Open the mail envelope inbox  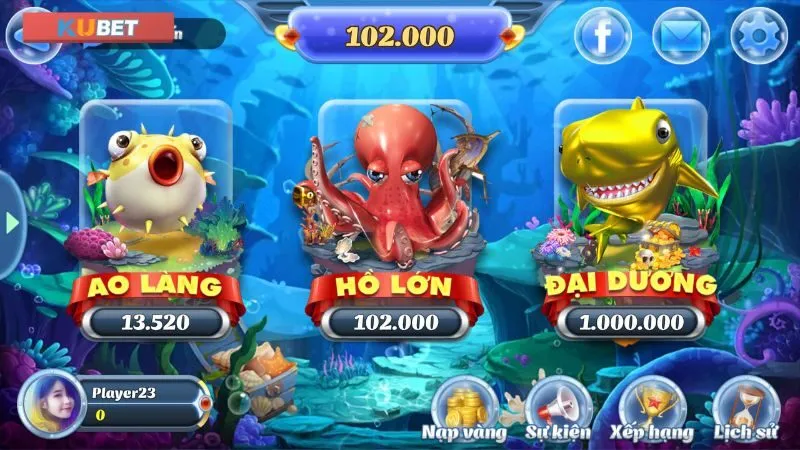(681, 37)
